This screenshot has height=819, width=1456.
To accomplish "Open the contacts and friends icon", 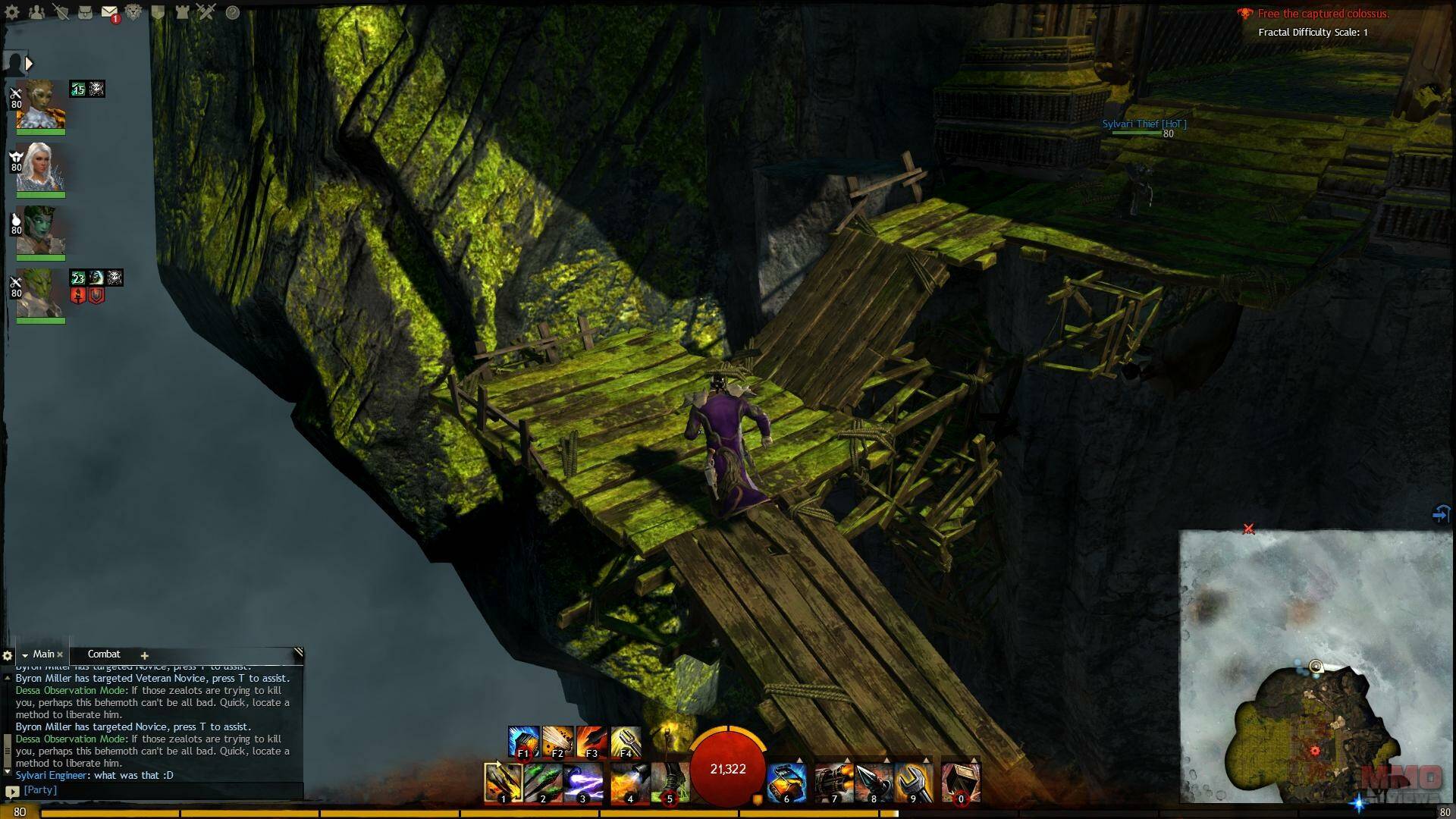I will [x=36, y=12].
